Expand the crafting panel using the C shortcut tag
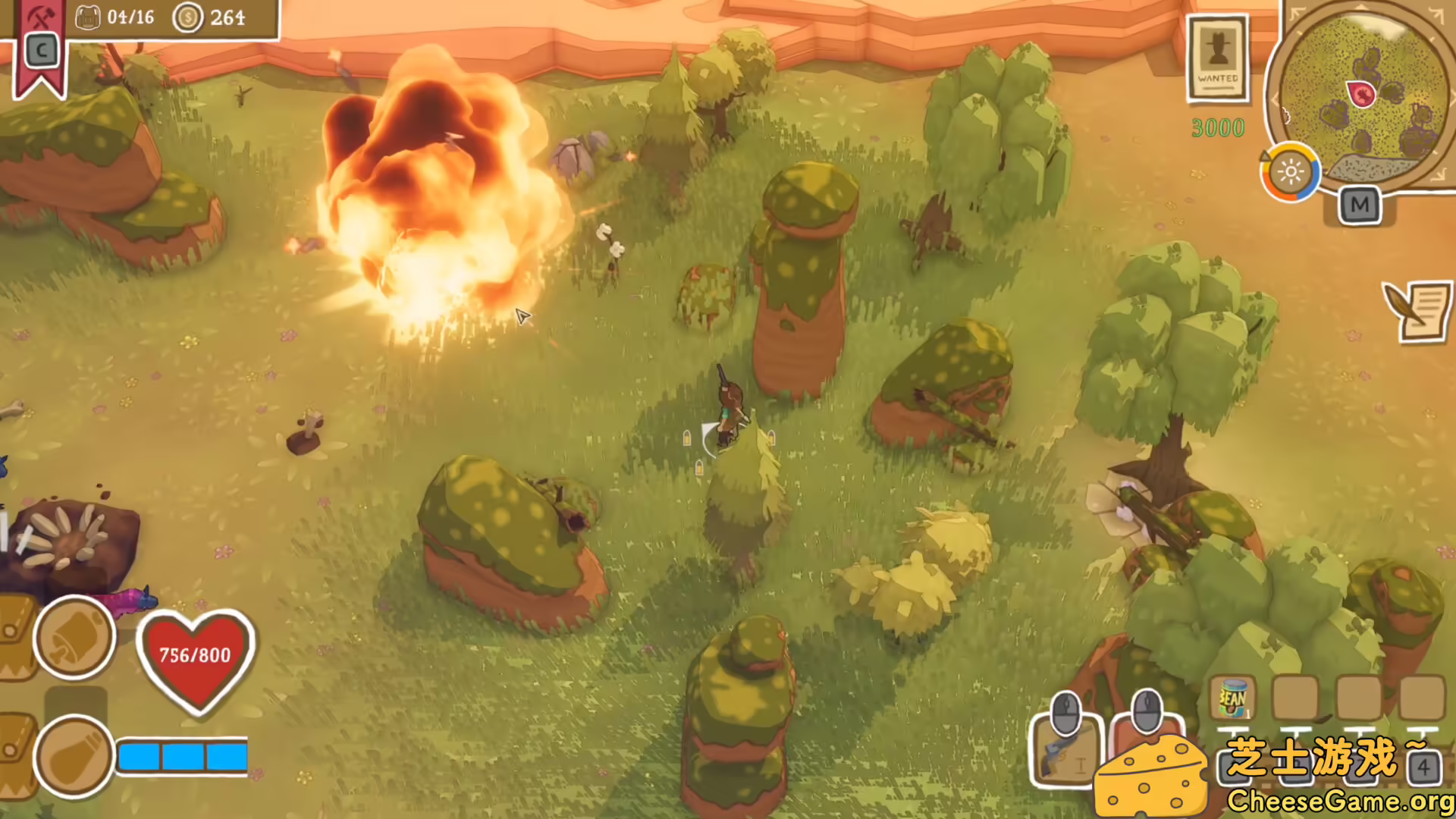Screen dimensions: 1456x819 click(x=40, y=52)
